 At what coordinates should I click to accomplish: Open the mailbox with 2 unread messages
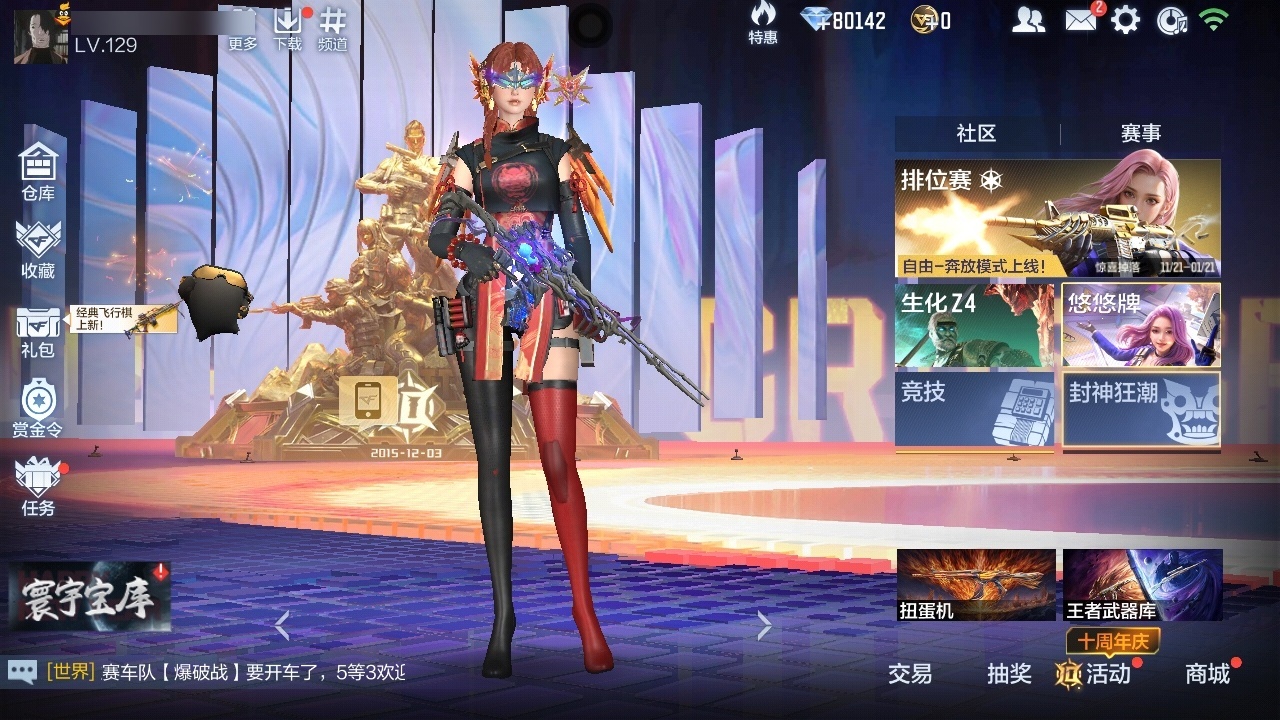coord(1081,19)
